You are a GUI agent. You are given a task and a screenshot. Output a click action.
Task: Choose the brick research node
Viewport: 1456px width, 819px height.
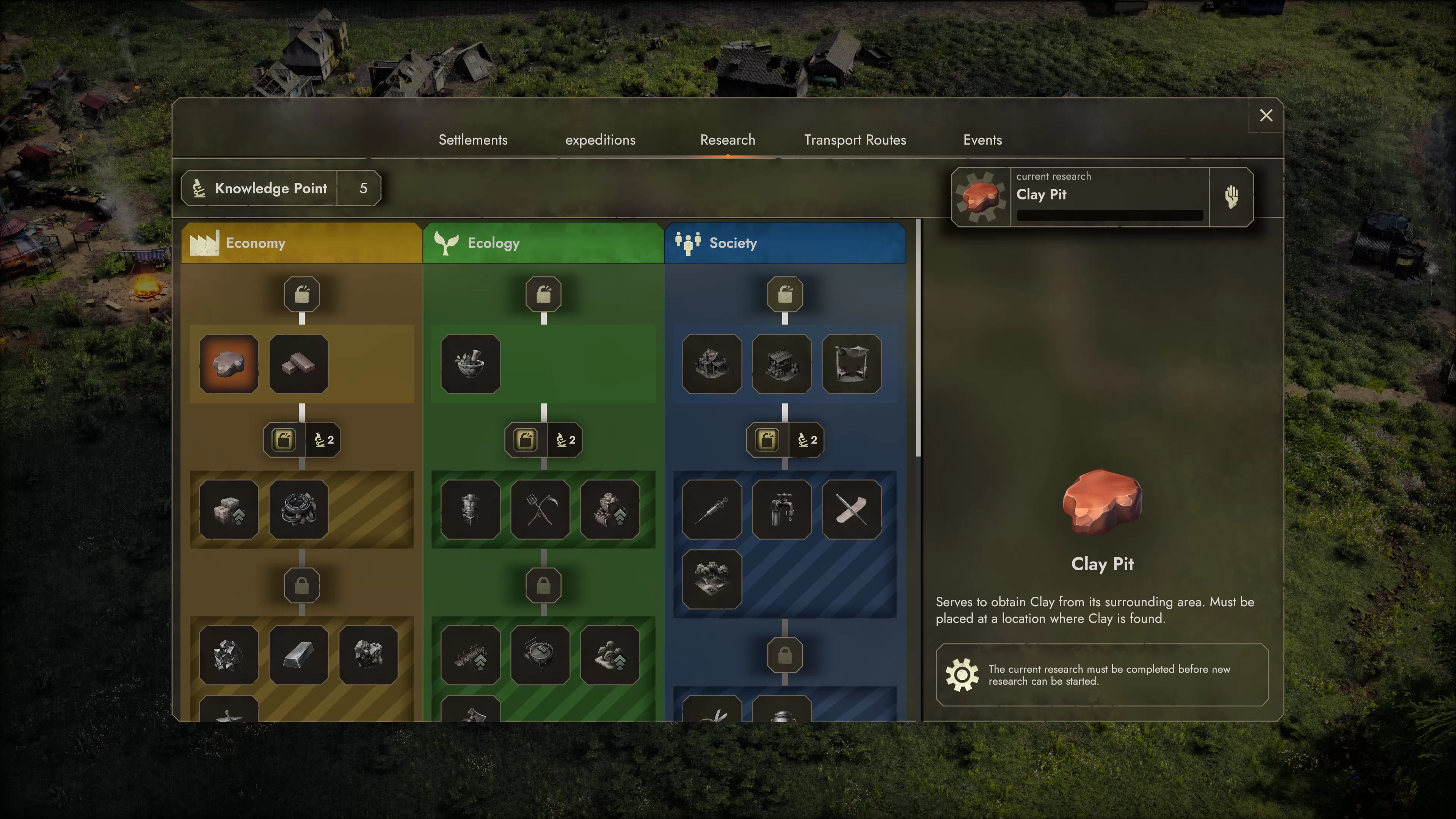pos(298,364)
